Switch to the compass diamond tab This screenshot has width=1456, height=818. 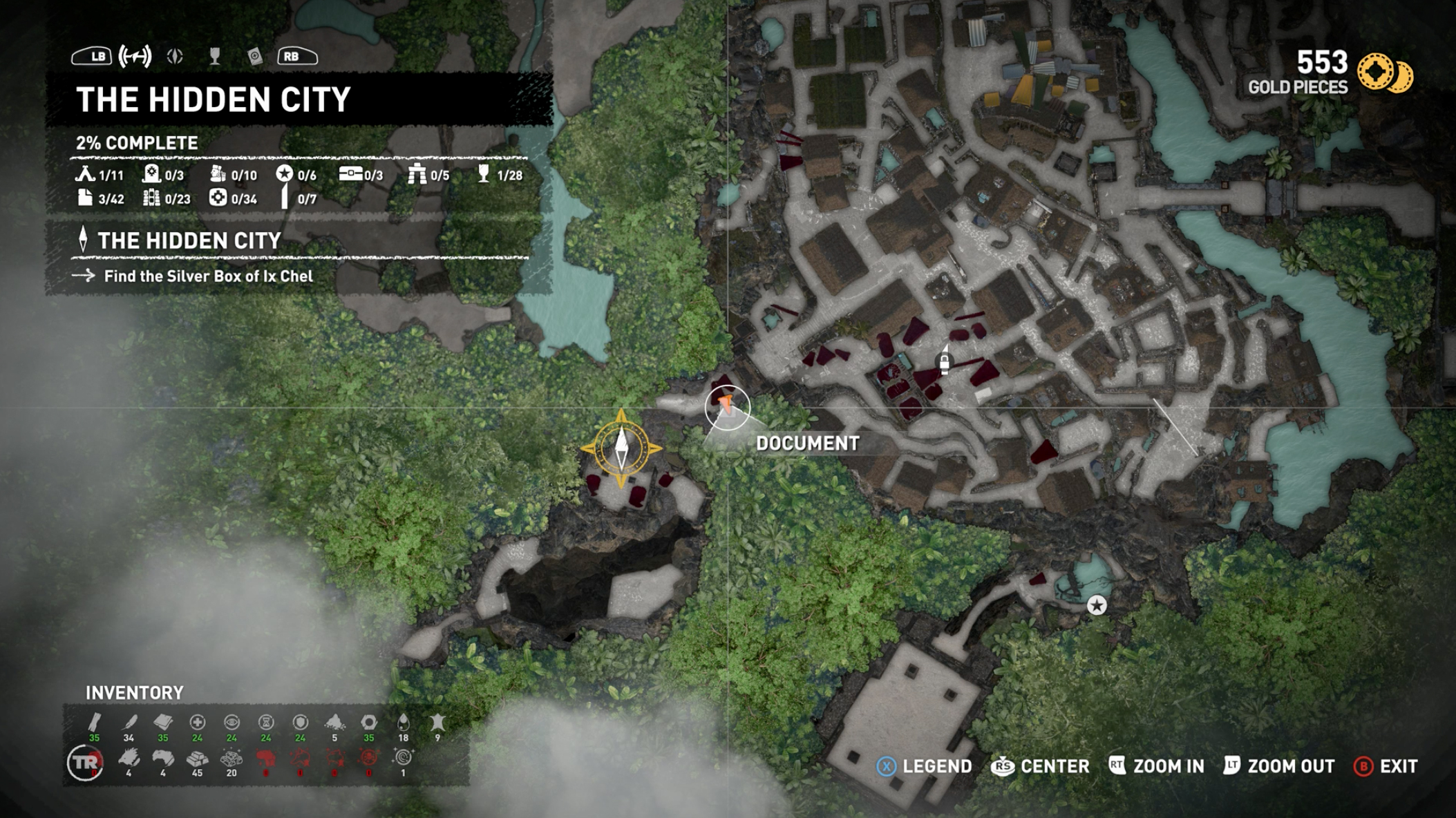(175, 56)
